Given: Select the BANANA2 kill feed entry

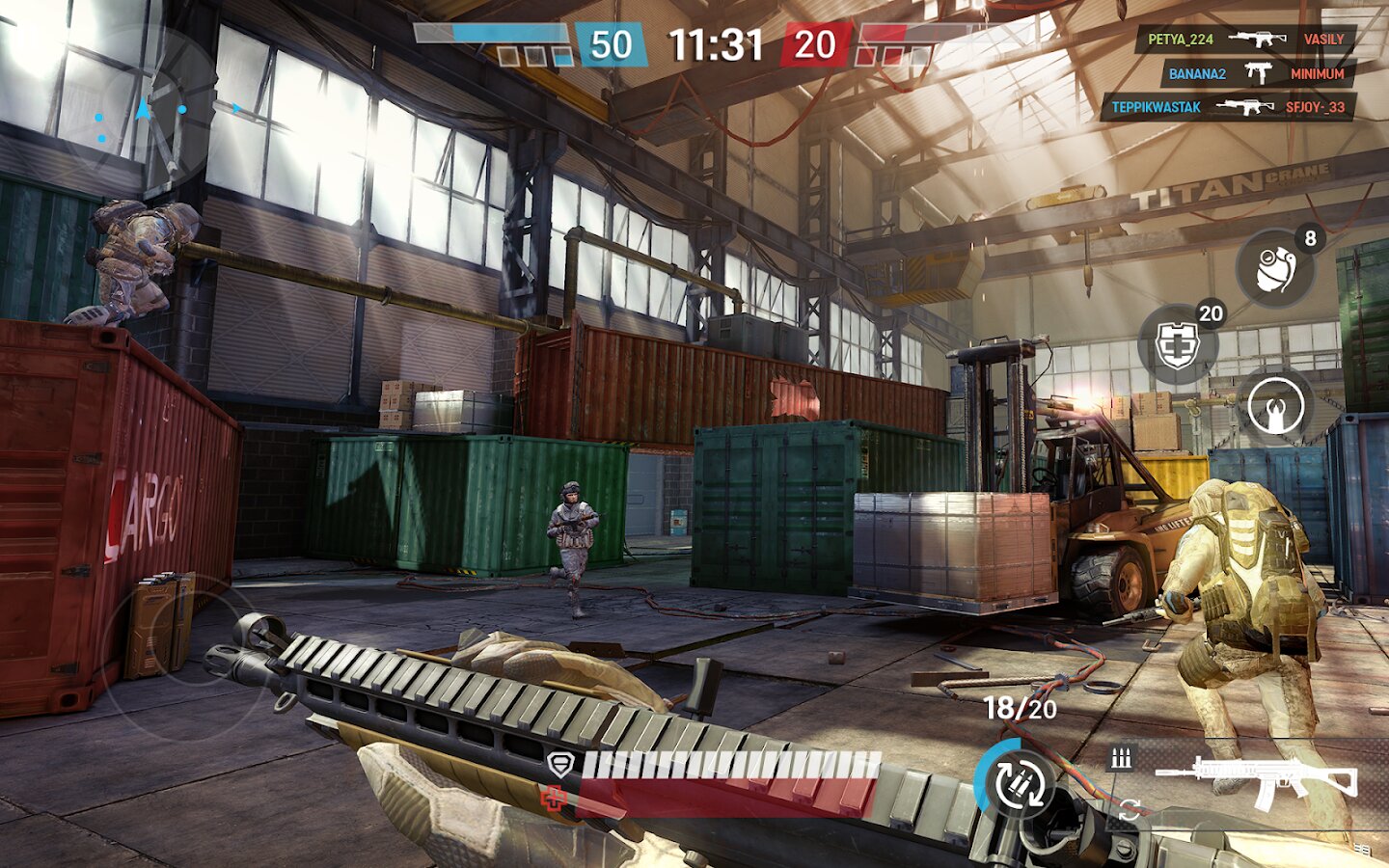Looking at the screenshot, I should click(1256, 73).
